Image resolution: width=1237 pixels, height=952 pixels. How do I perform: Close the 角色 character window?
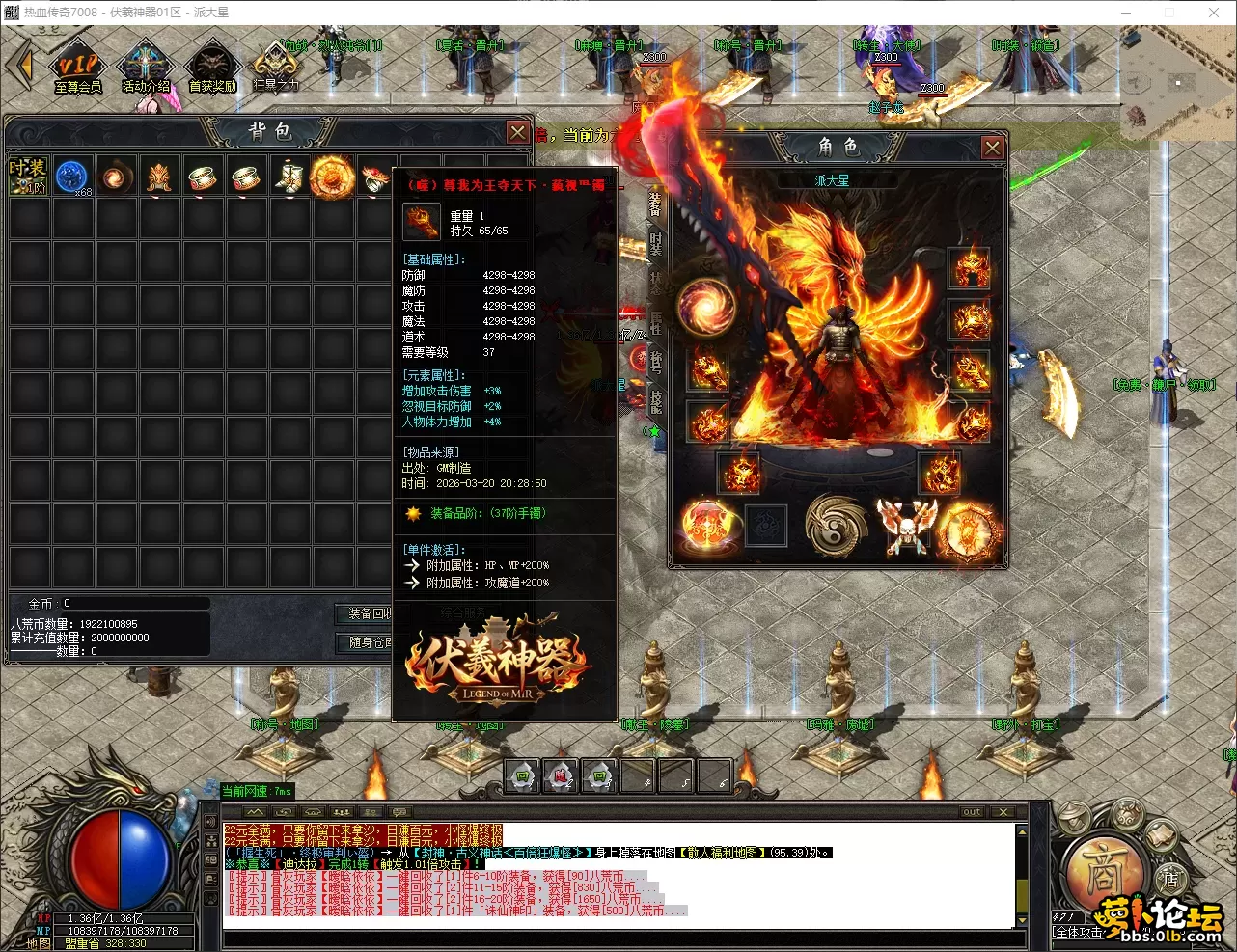click(x=992, y=147)
